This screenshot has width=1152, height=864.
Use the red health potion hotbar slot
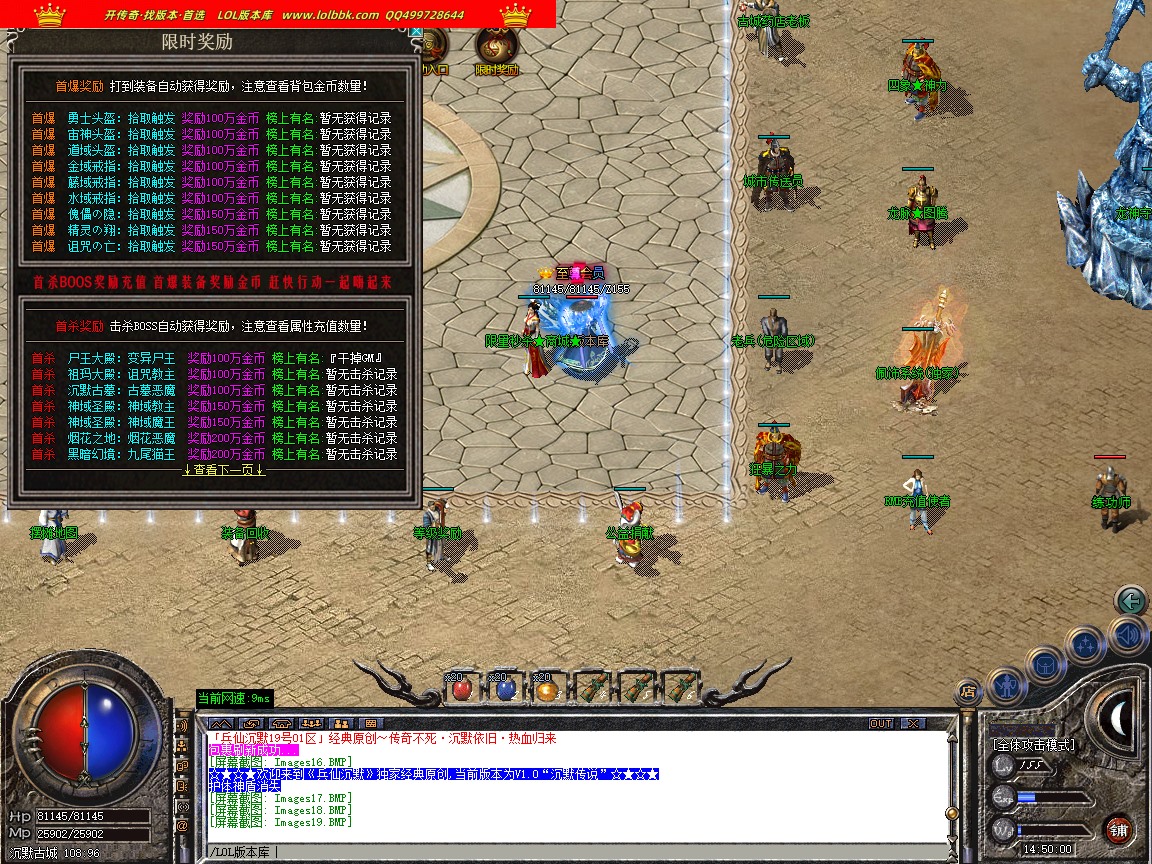[461, 689]
